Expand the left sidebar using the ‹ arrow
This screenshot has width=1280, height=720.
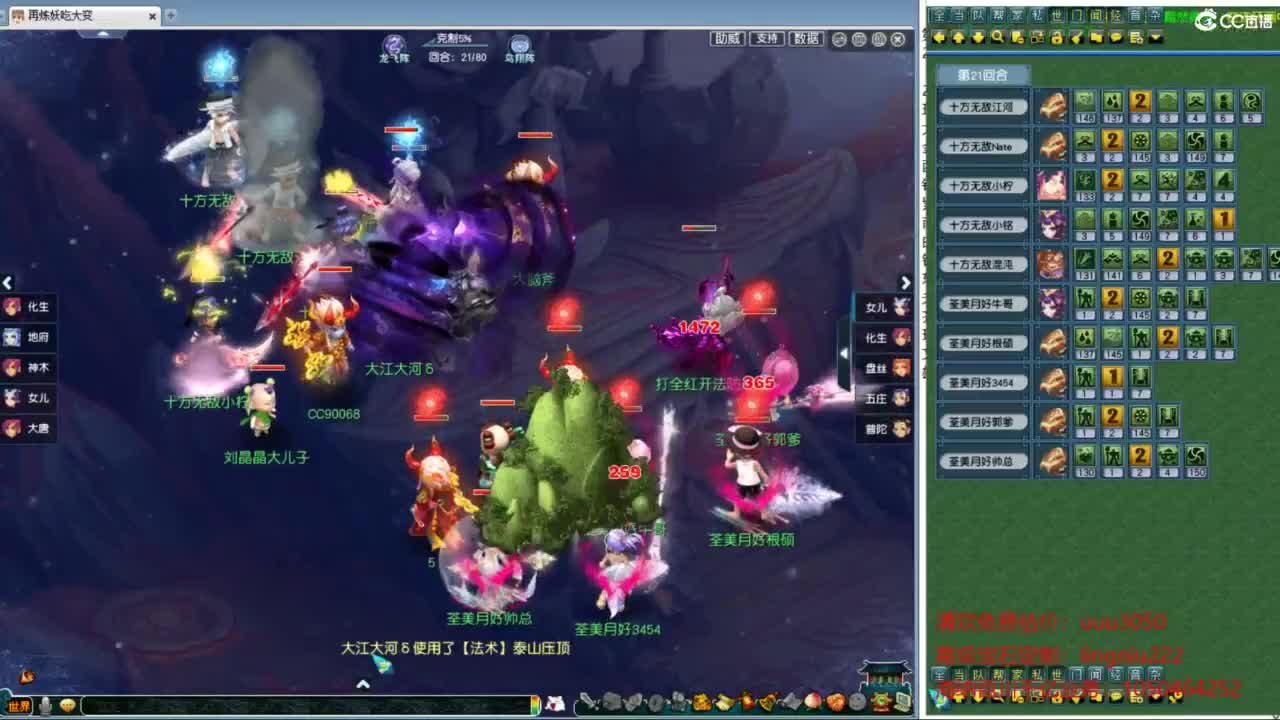pos(9,283)
